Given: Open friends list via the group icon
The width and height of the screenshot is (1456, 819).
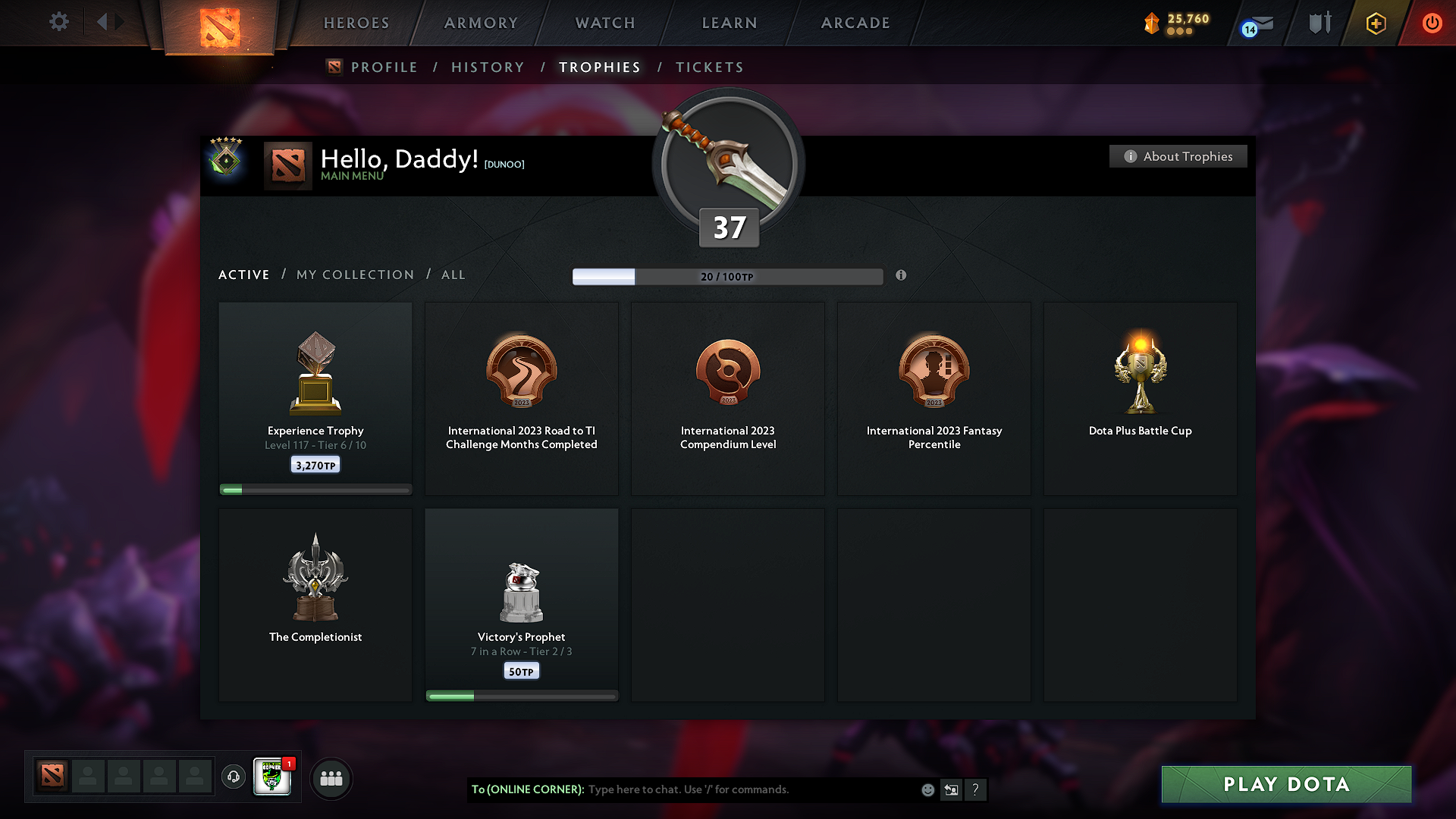Looking at the screenshot, I should pos(331,778).
